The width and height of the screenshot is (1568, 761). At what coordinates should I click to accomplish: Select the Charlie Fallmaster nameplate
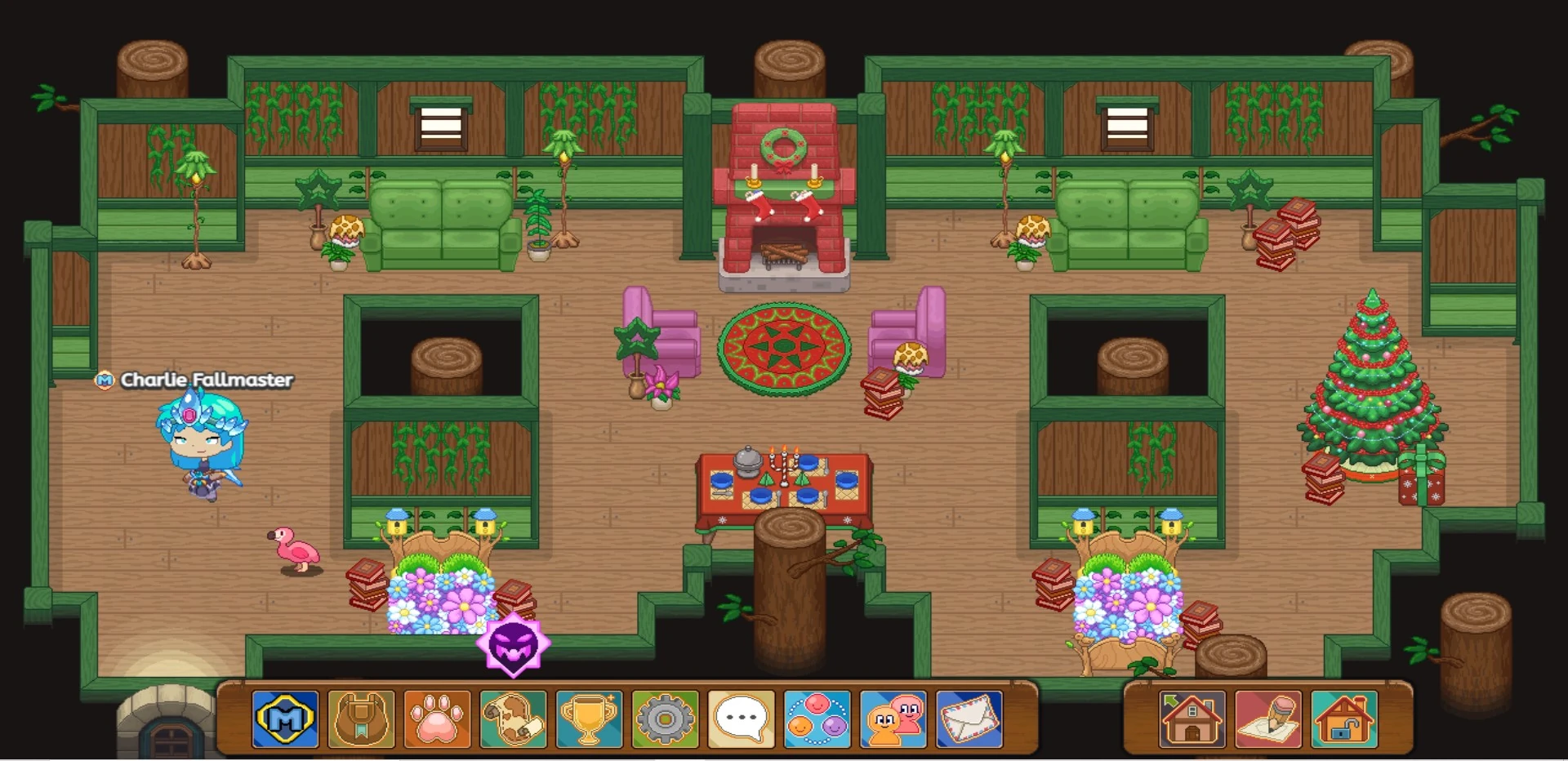tap(207, 380)
